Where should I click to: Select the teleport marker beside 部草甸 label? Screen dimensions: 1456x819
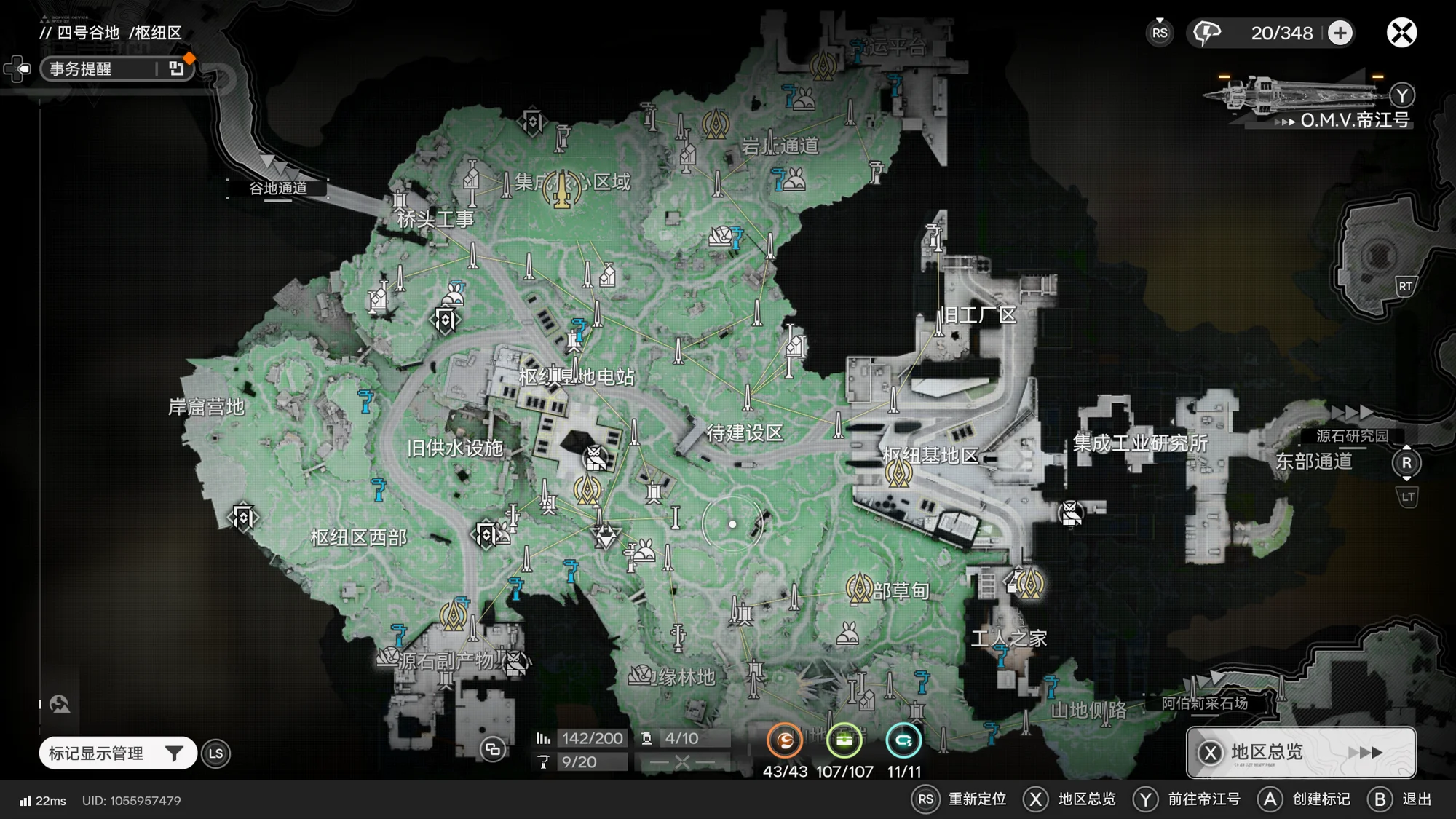[x=859, y=588]
